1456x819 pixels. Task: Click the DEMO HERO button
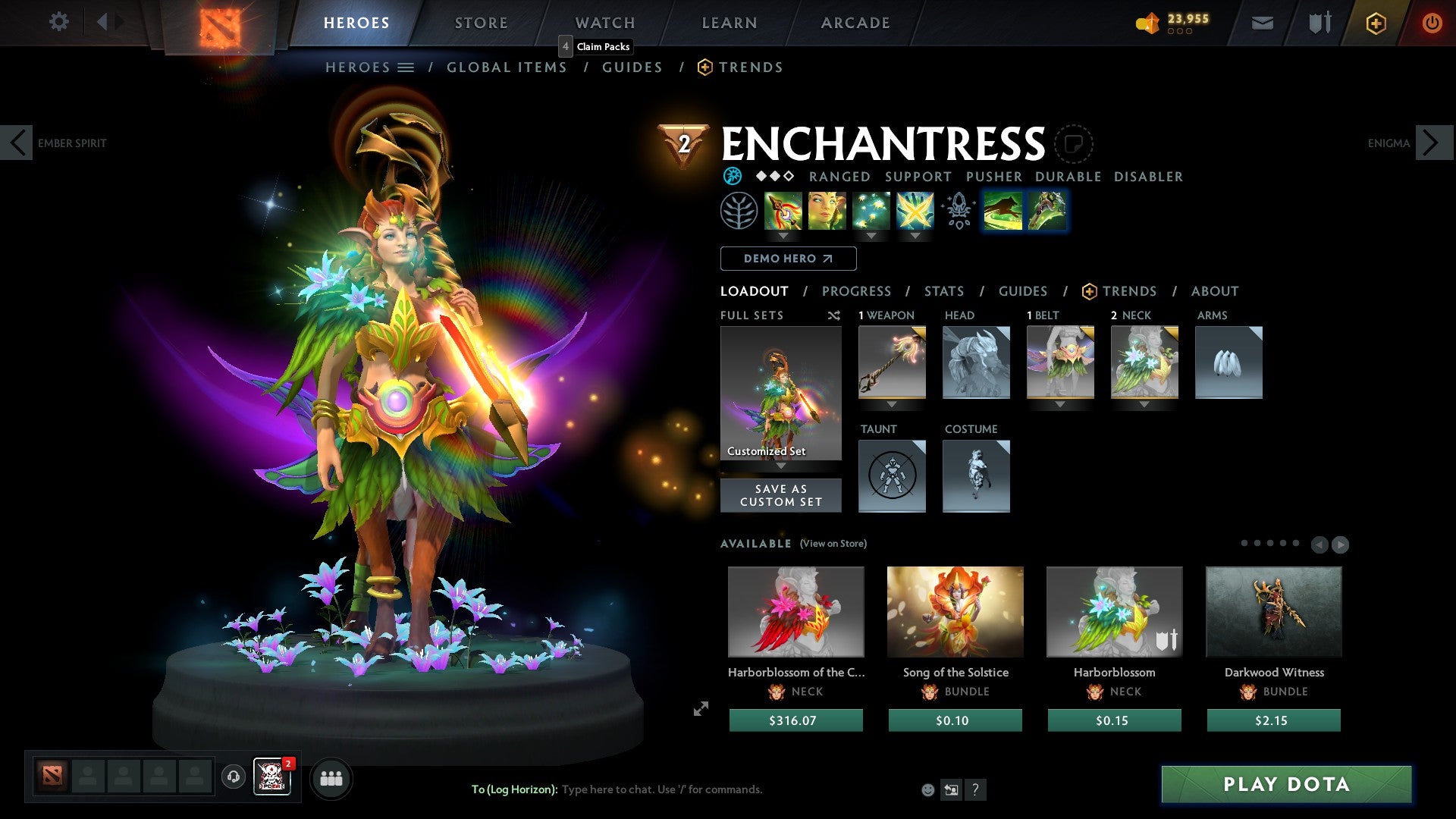coord(787,258)
